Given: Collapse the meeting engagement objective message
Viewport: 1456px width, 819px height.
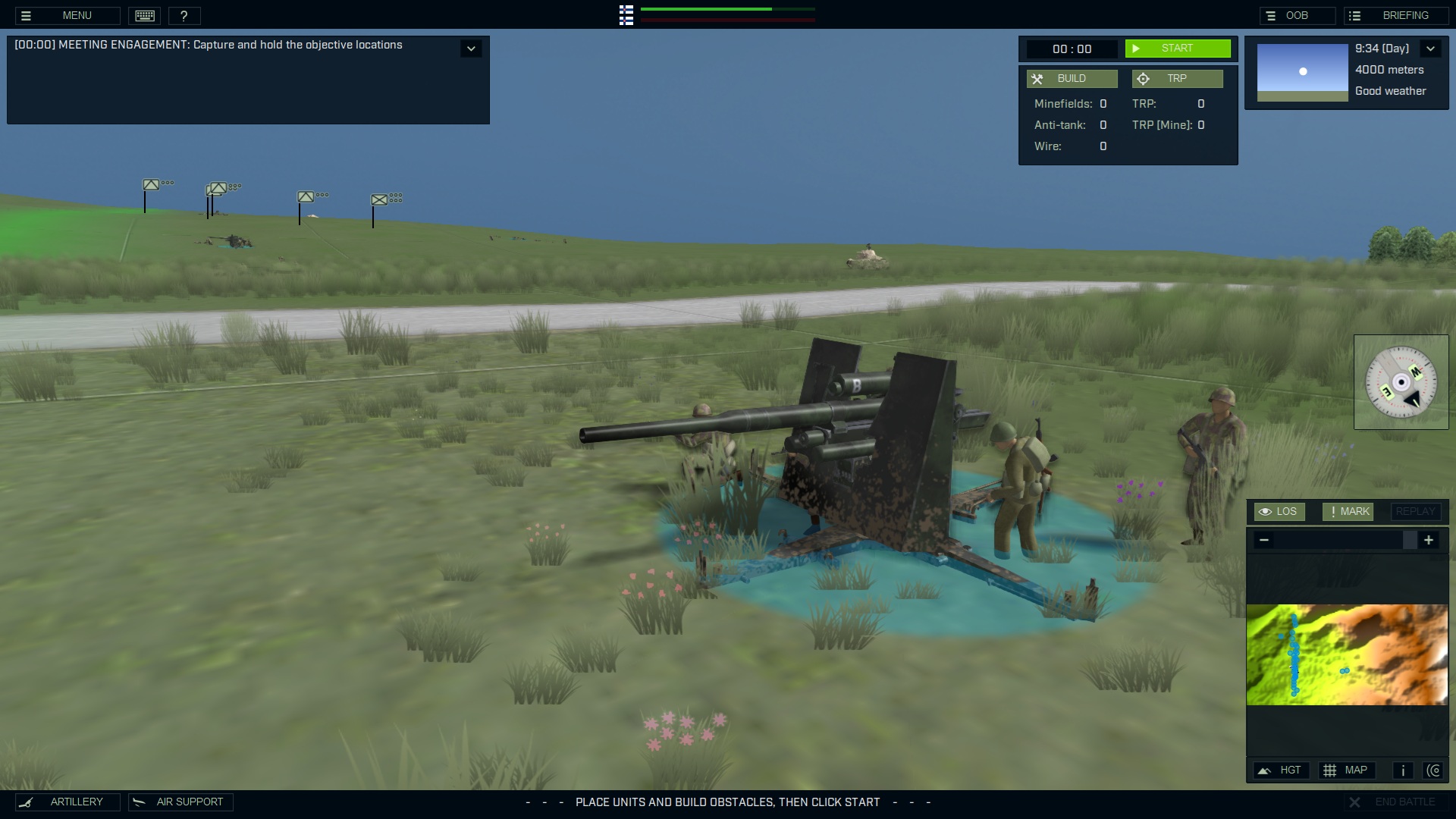Looking at the screenshot, I should point(471,48).
